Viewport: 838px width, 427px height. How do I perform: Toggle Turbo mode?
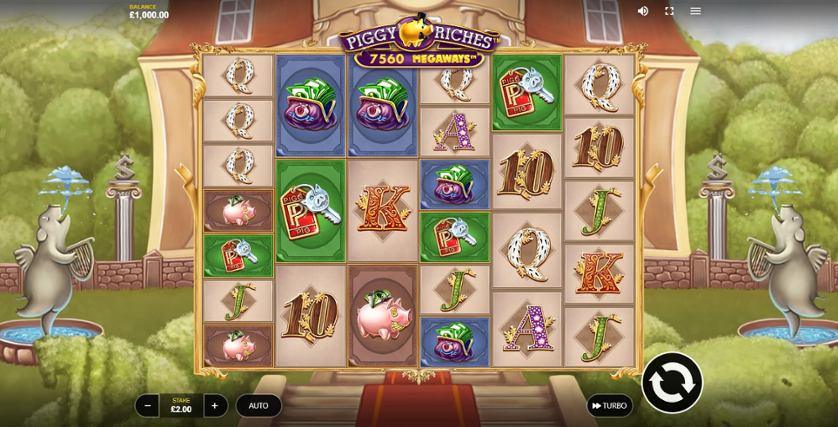(609, 405)
